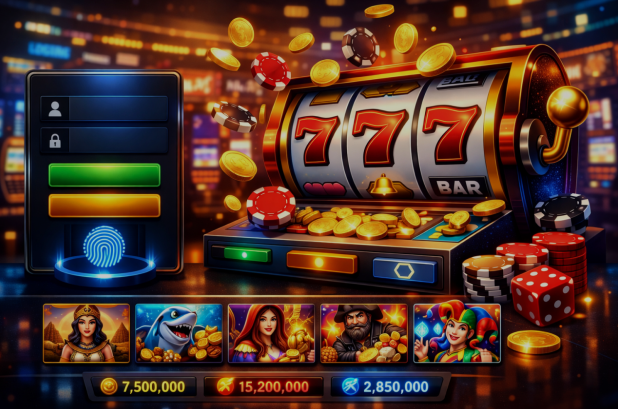The height and width of the screenshot is (409, 618).
Task: Open the Egyptian queen slot game
Action: click(86, 333)
